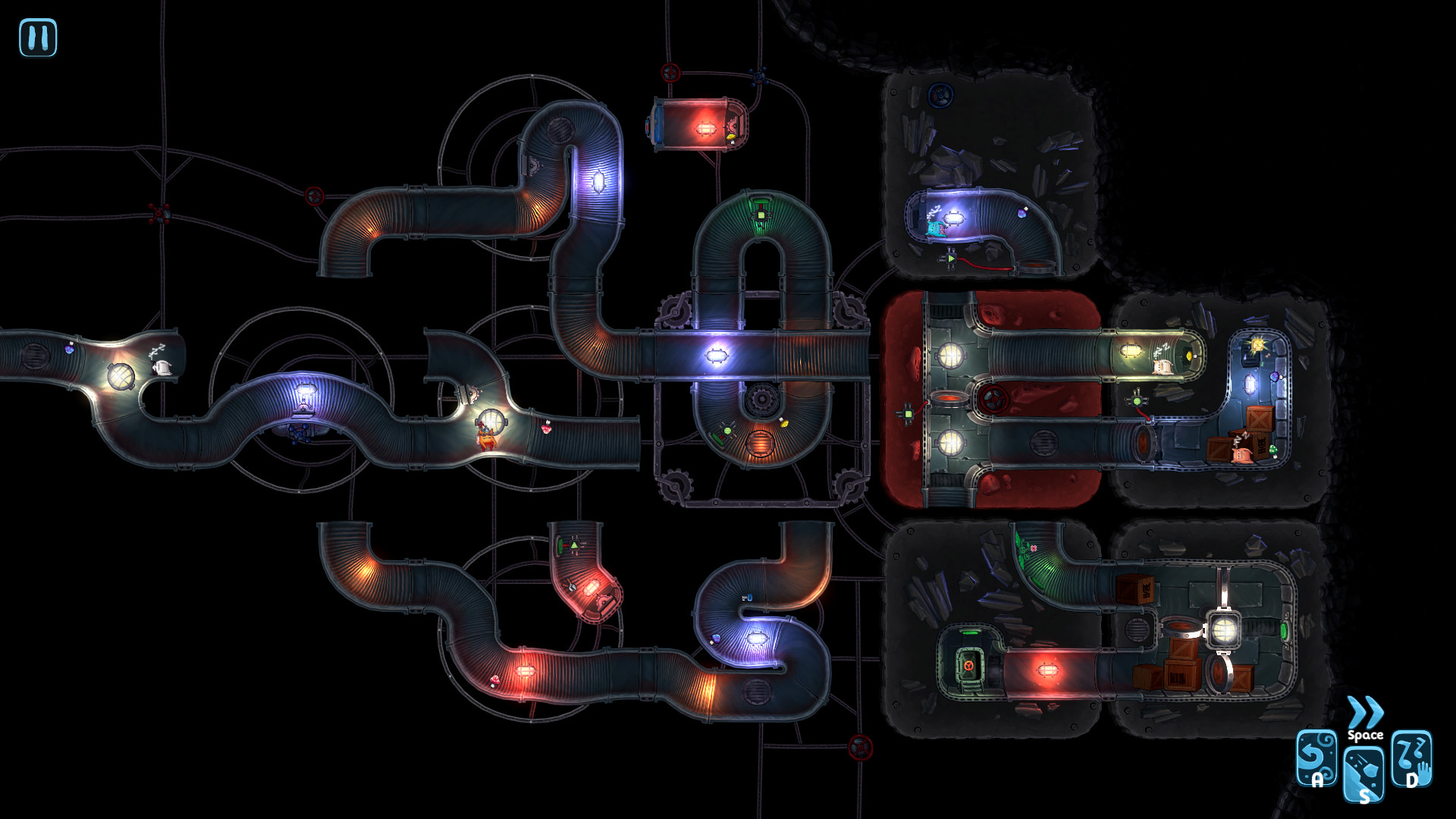Viewport: 1456px width, 819px height.
Task: Click the sleeping toaster beside the wooden crates
Action: (1242, 455)
